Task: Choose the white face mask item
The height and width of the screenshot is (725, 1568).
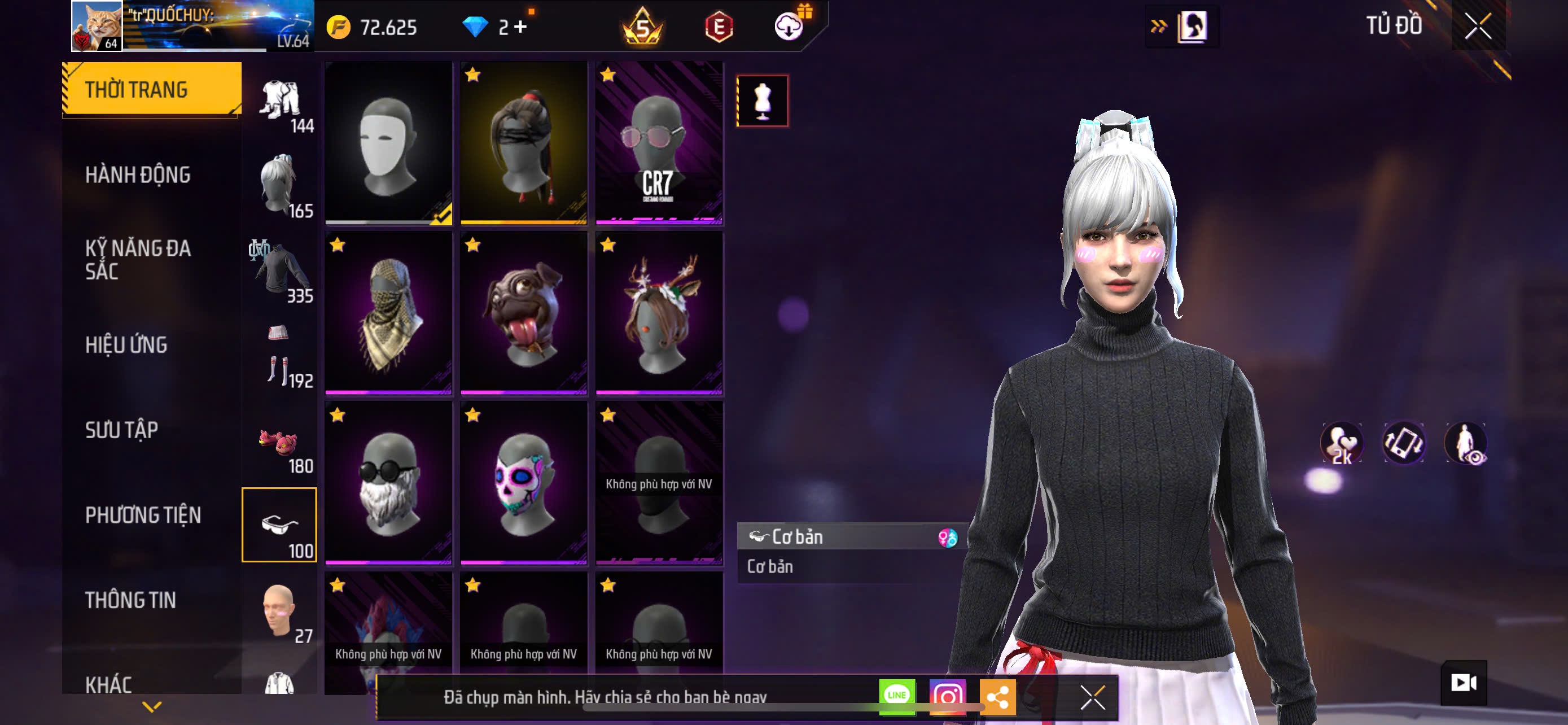Action: coord(388,143)
